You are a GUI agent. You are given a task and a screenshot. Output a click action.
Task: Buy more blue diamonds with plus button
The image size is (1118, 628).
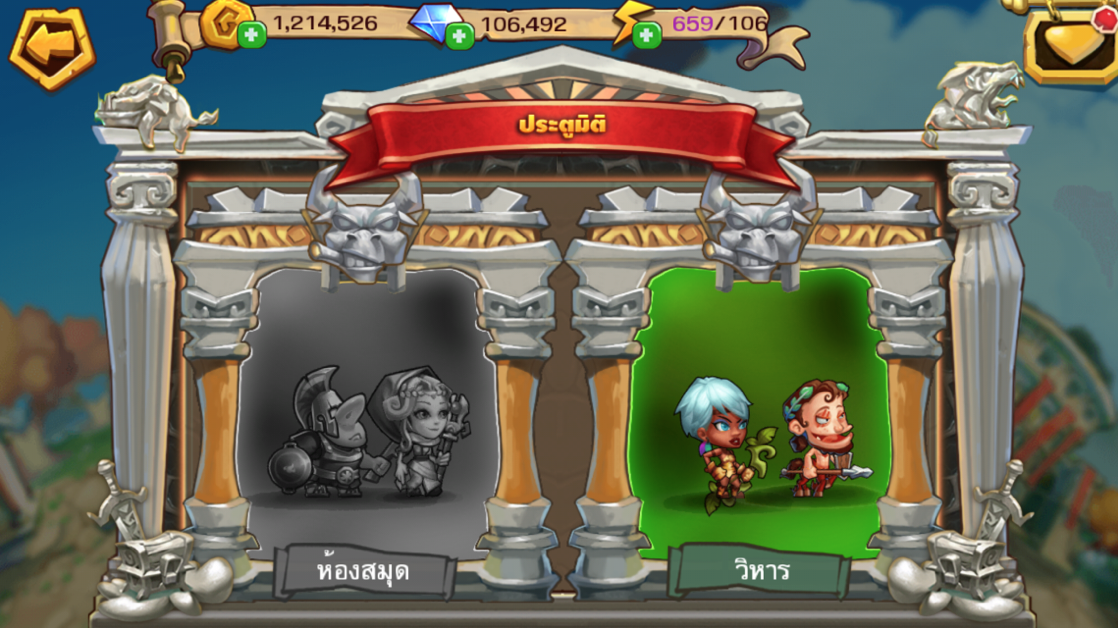tap(459, 37)
